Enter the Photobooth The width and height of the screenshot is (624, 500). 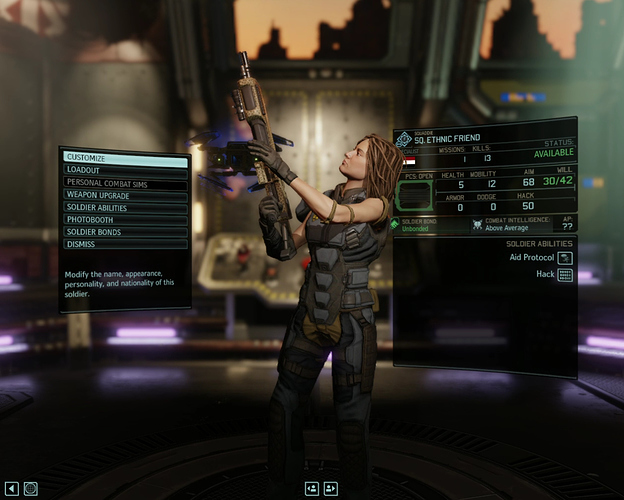125,219
